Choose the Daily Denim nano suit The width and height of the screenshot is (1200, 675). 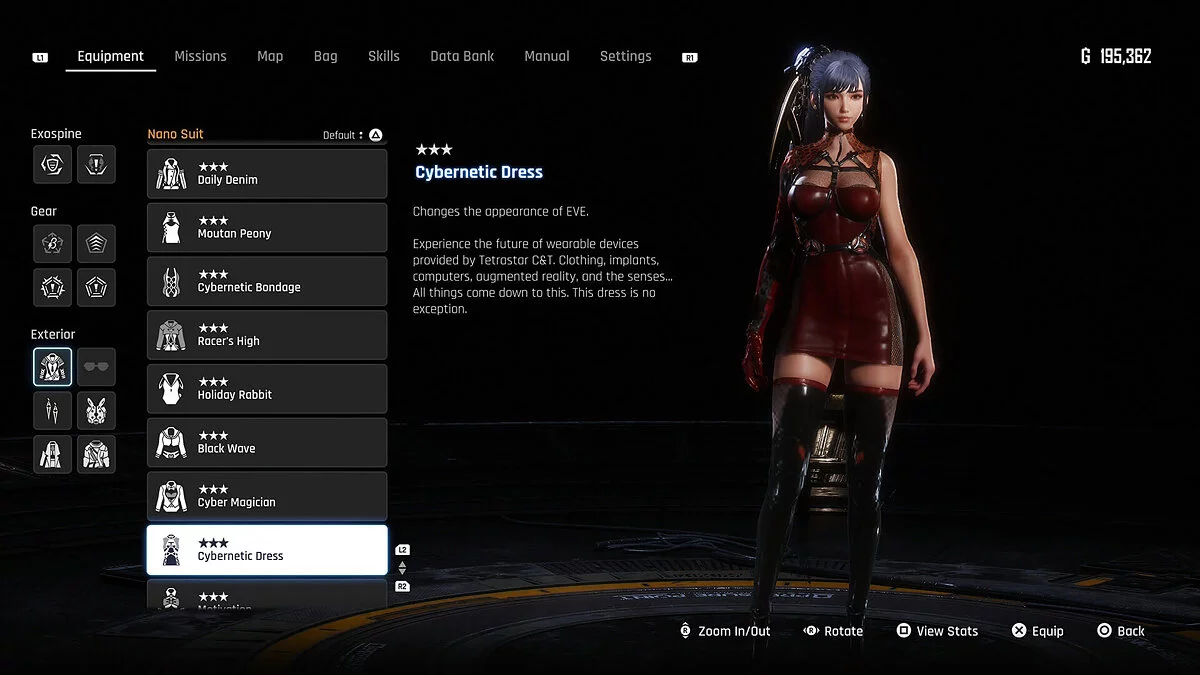coord(267,174)
